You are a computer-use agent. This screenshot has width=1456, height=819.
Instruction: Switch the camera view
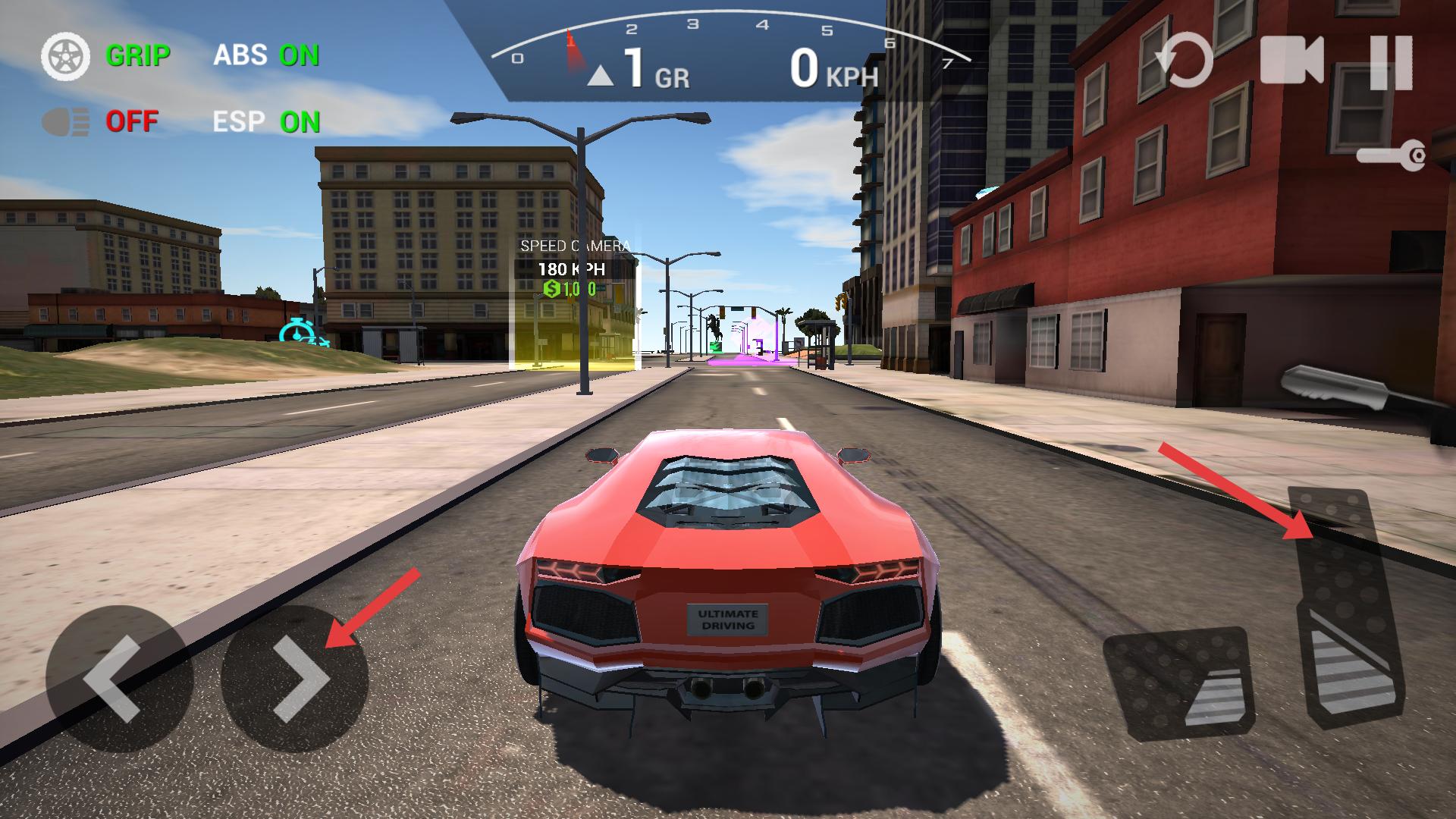pyautogui.click(x=1291, y=61)
